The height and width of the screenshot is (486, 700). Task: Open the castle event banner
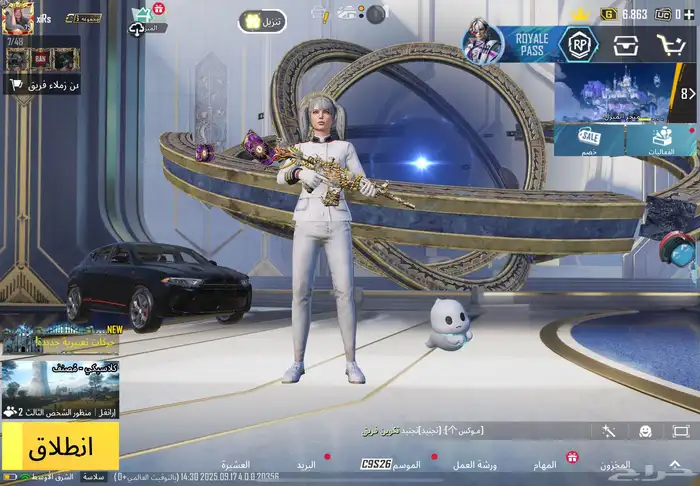615,93
